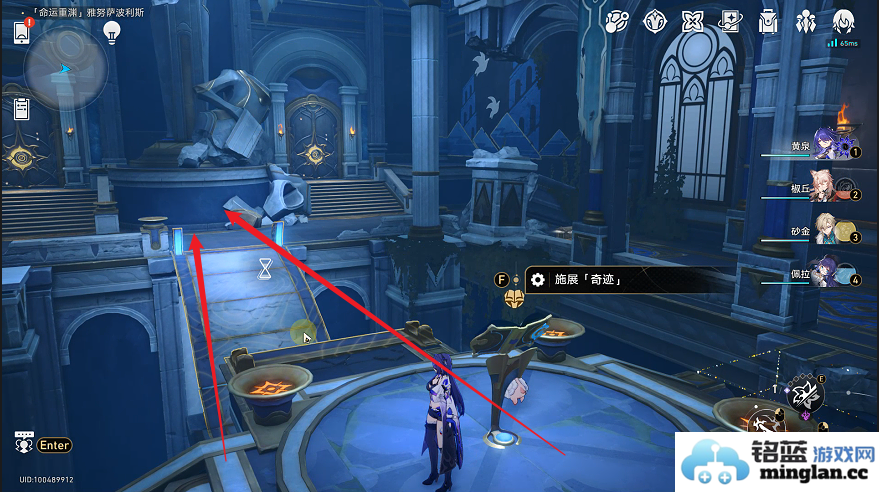Activate the technique skill icon
Screen dimensions: 879x492
806,395
